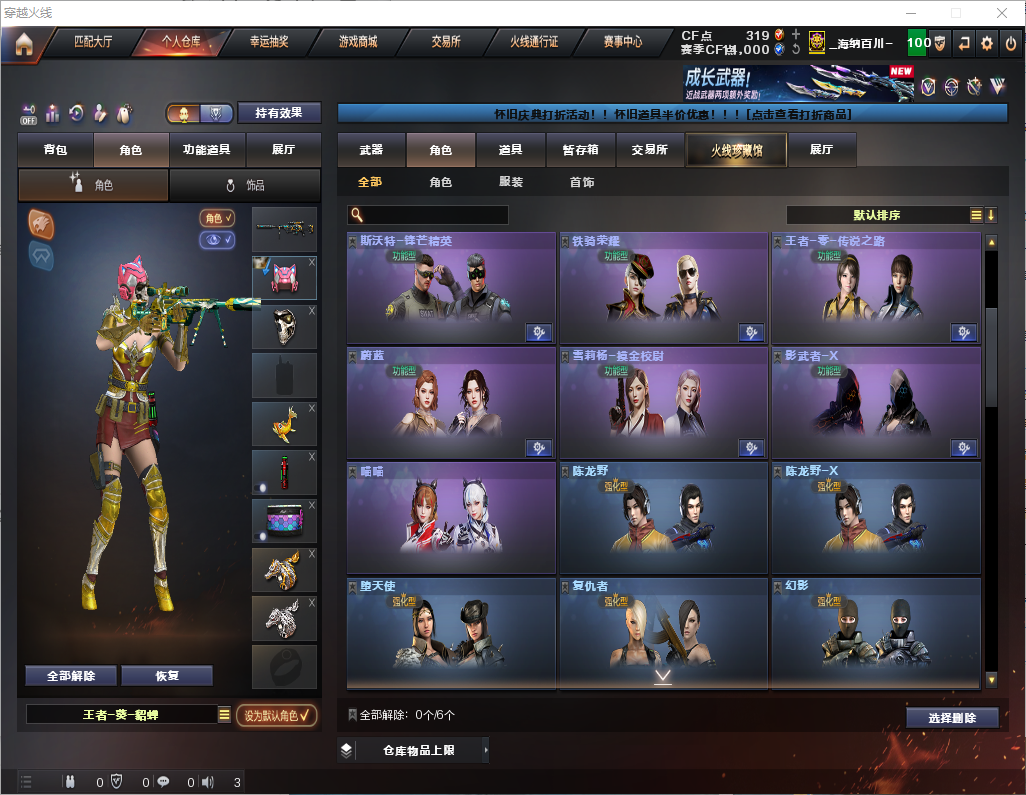Screen dimensions: 1026x795
Task: Switch to the 幸运抽奖 lottery tab
Action: coord(268,42)
